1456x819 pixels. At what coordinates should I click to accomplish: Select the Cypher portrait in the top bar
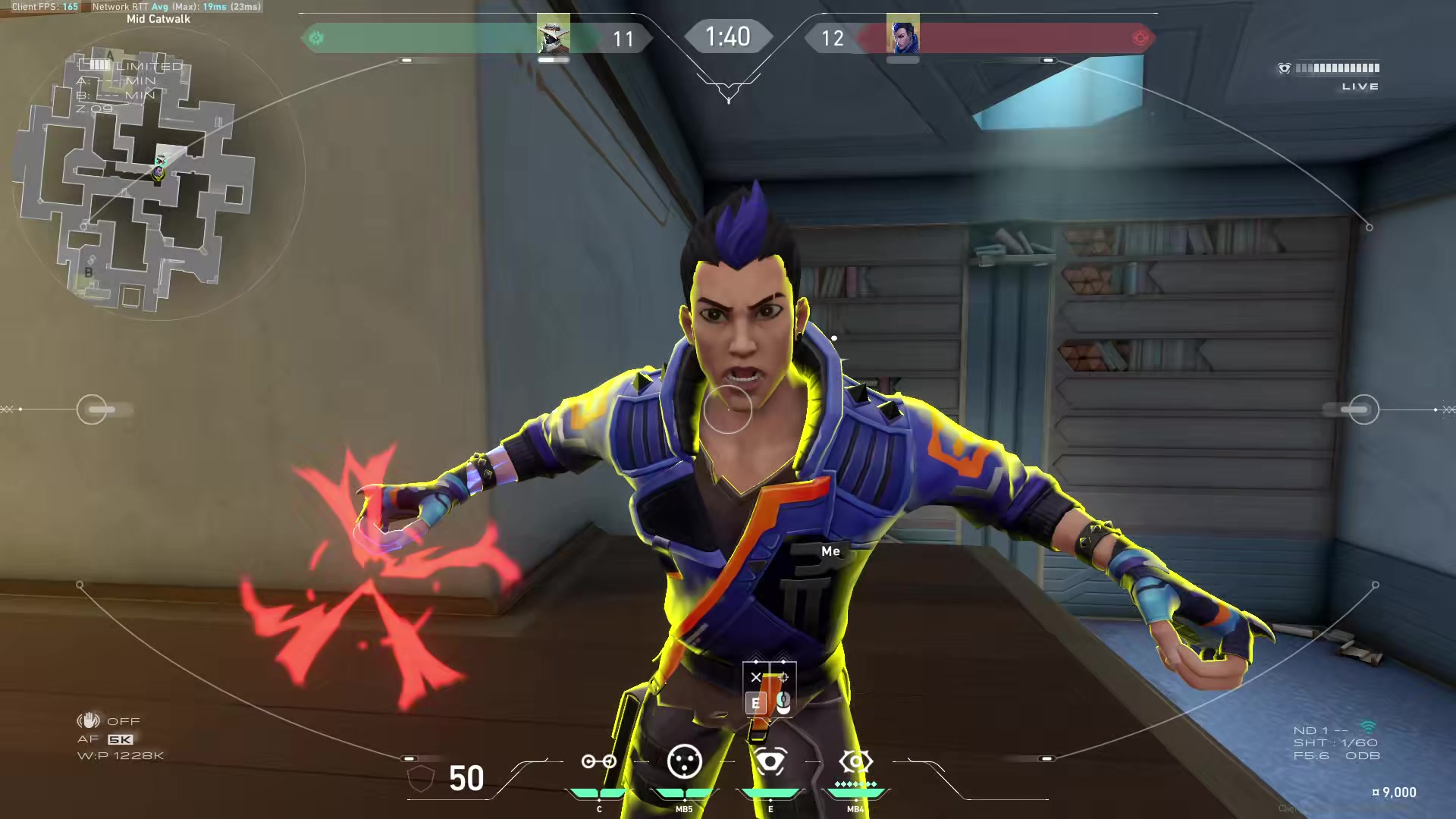553,36
